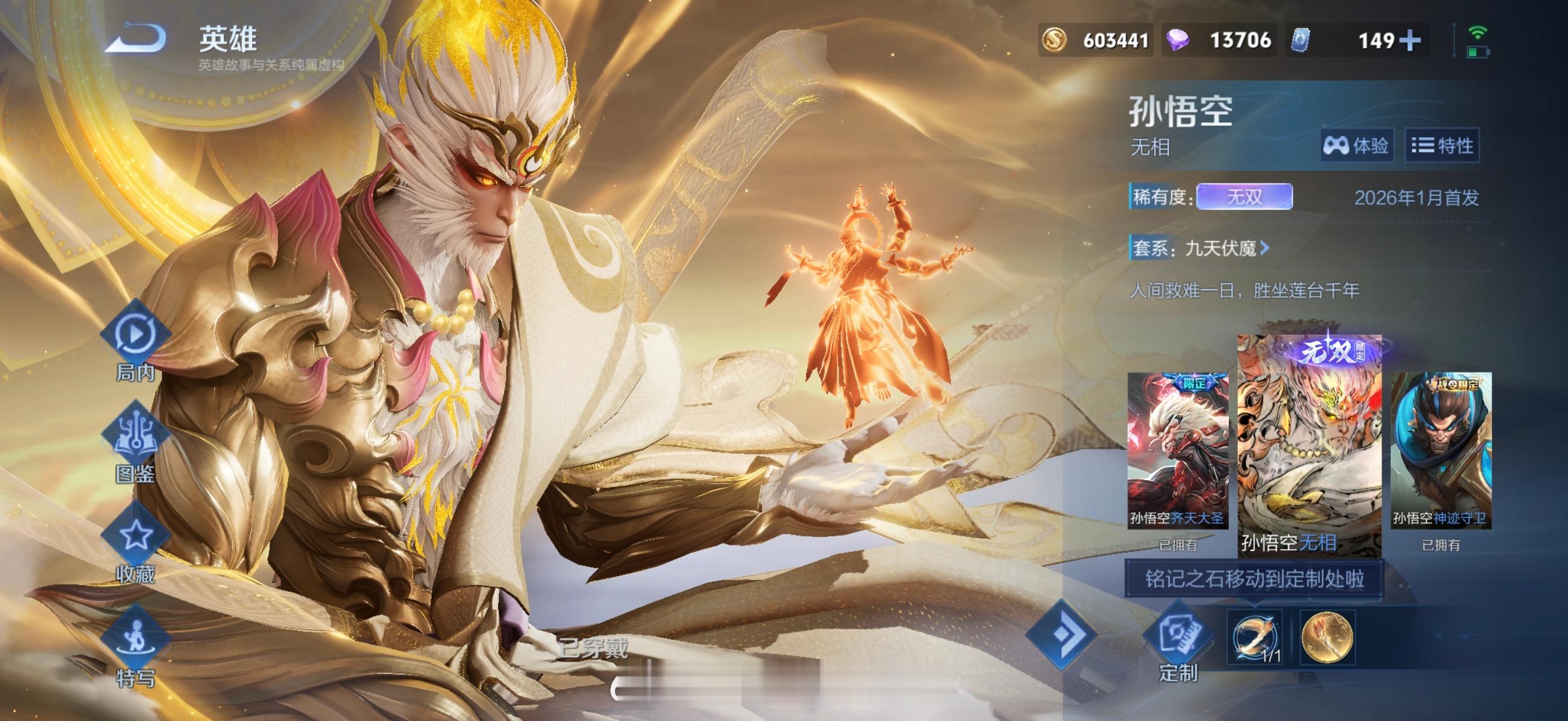Show the 特性 features list

(1442, 145)
